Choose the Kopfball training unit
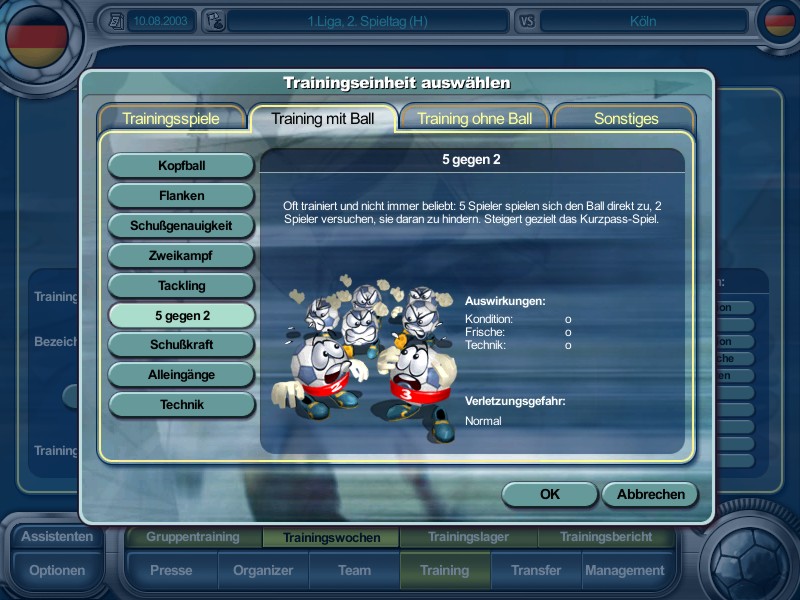 tap(181, 165)
